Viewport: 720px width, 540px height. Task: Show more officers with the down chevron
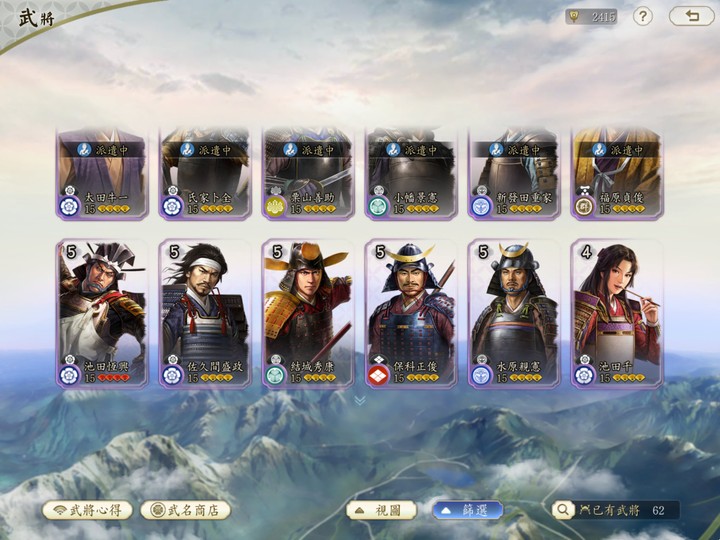click(x=360, y=400)
